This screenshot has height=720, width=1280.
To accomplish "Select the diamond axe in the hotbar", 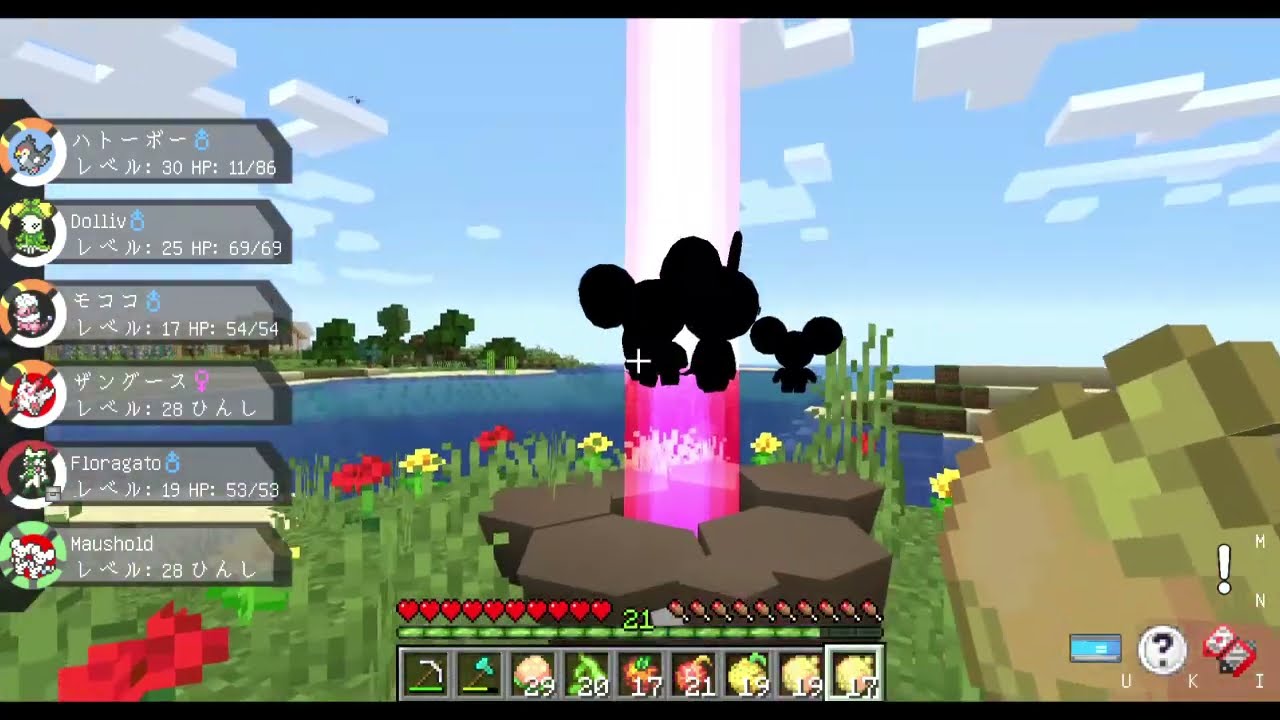I will coord(478,674).
